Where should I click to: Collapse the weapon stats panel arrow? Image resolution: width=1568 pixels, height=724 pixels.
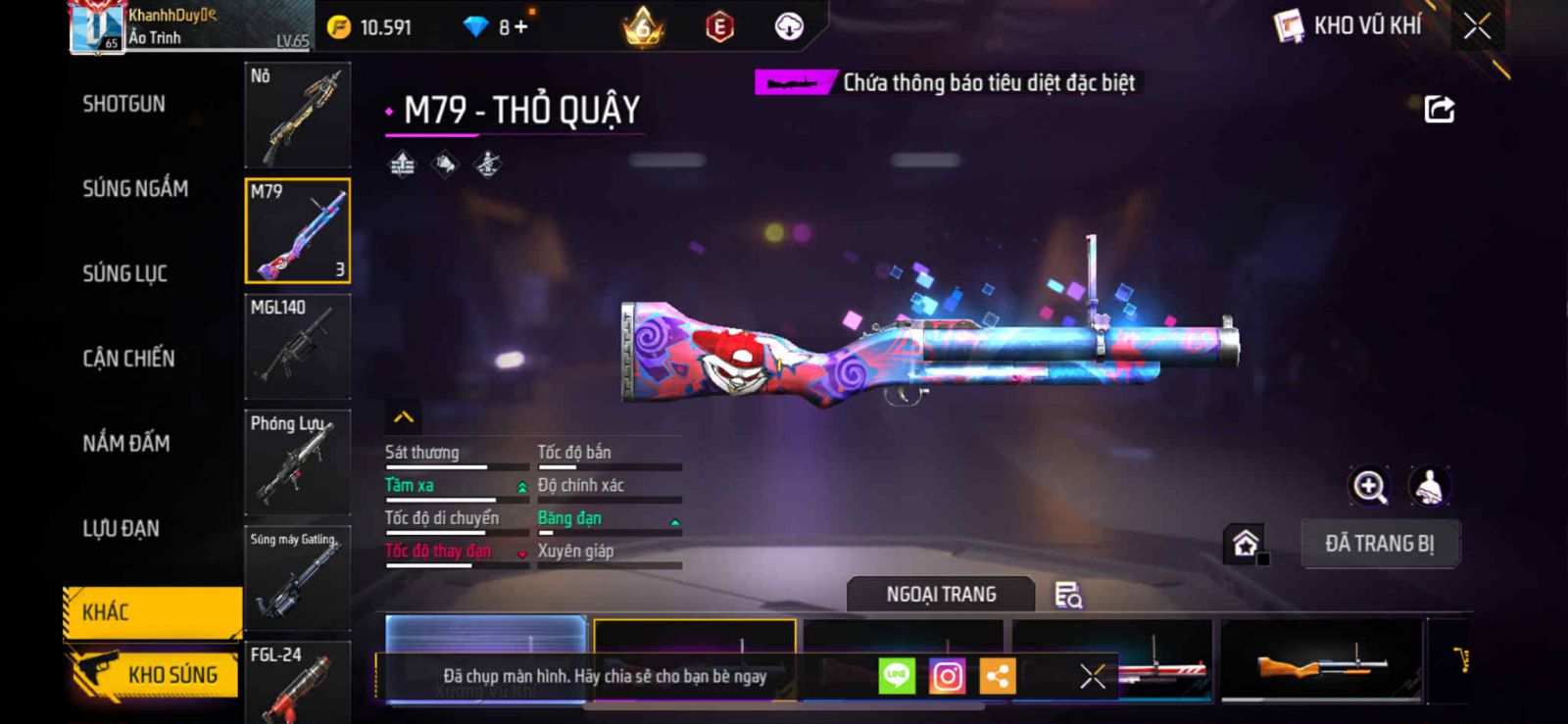pyautogui.click(x=404, y=417)
